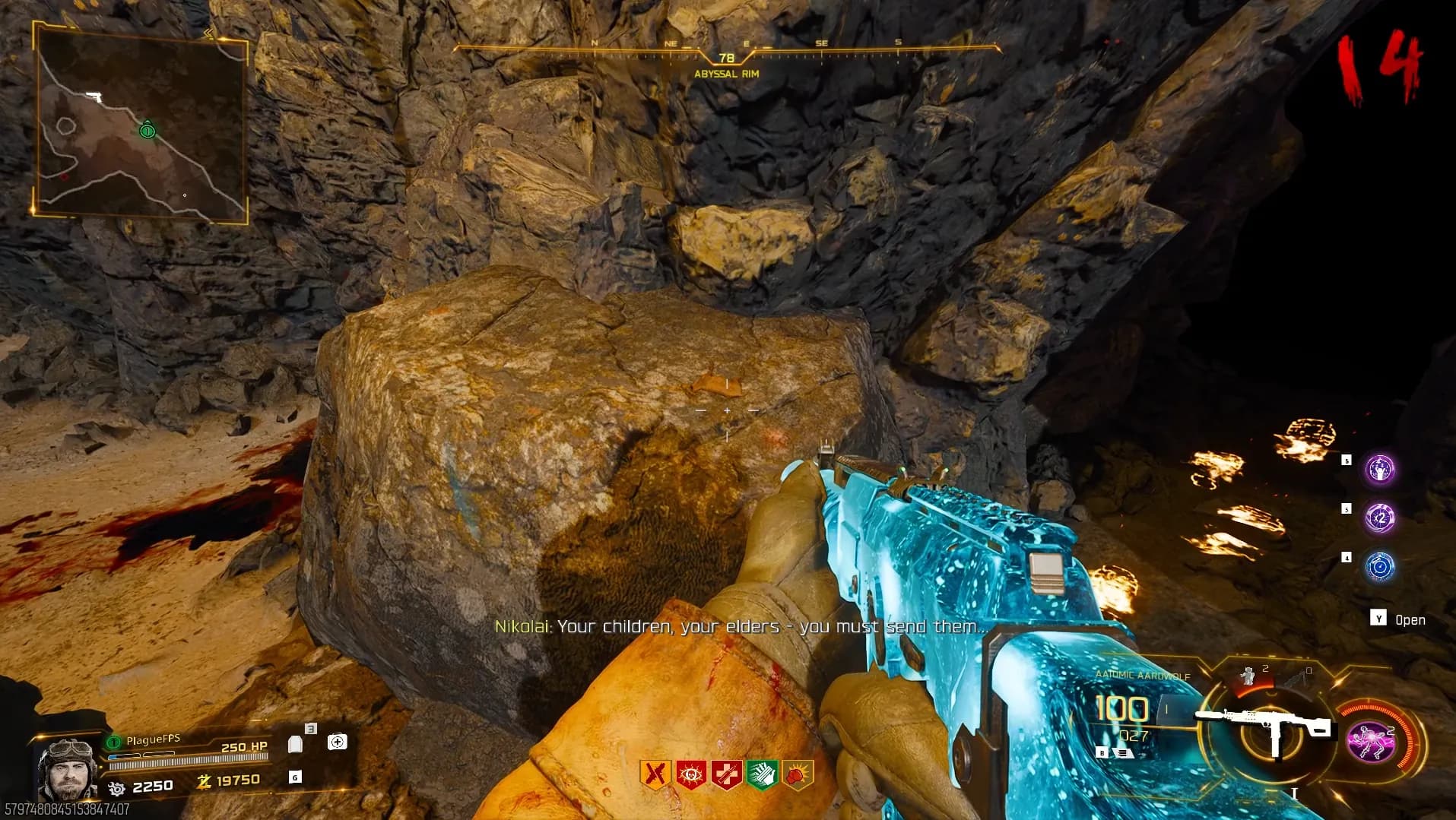Click the minimap in the corner
1456x820 pixels.
141,122
